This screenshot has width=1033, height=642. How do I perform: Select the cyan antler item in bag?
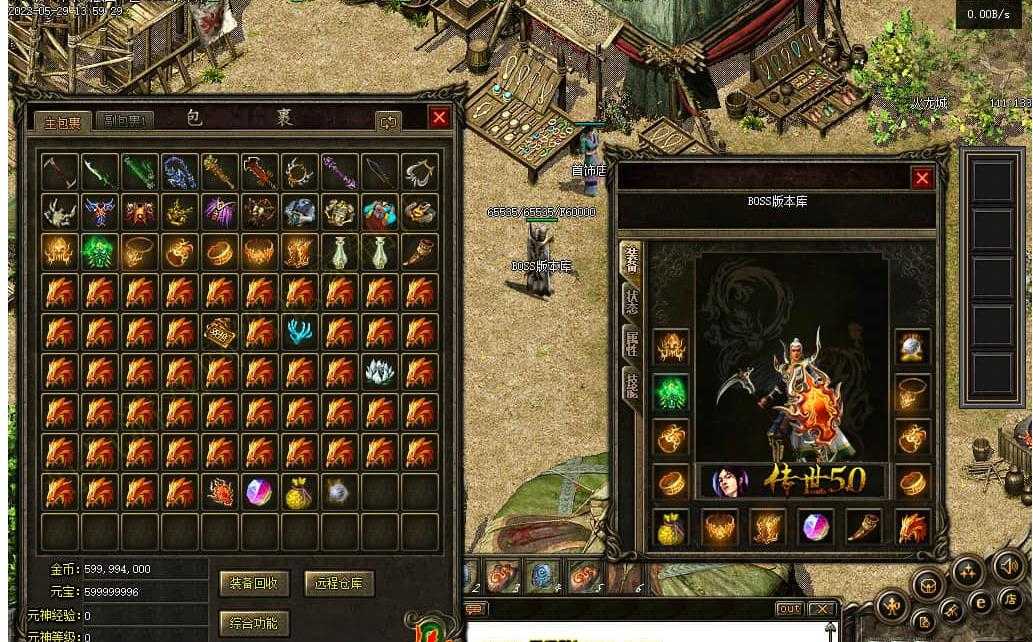click(x=300, y=332)
